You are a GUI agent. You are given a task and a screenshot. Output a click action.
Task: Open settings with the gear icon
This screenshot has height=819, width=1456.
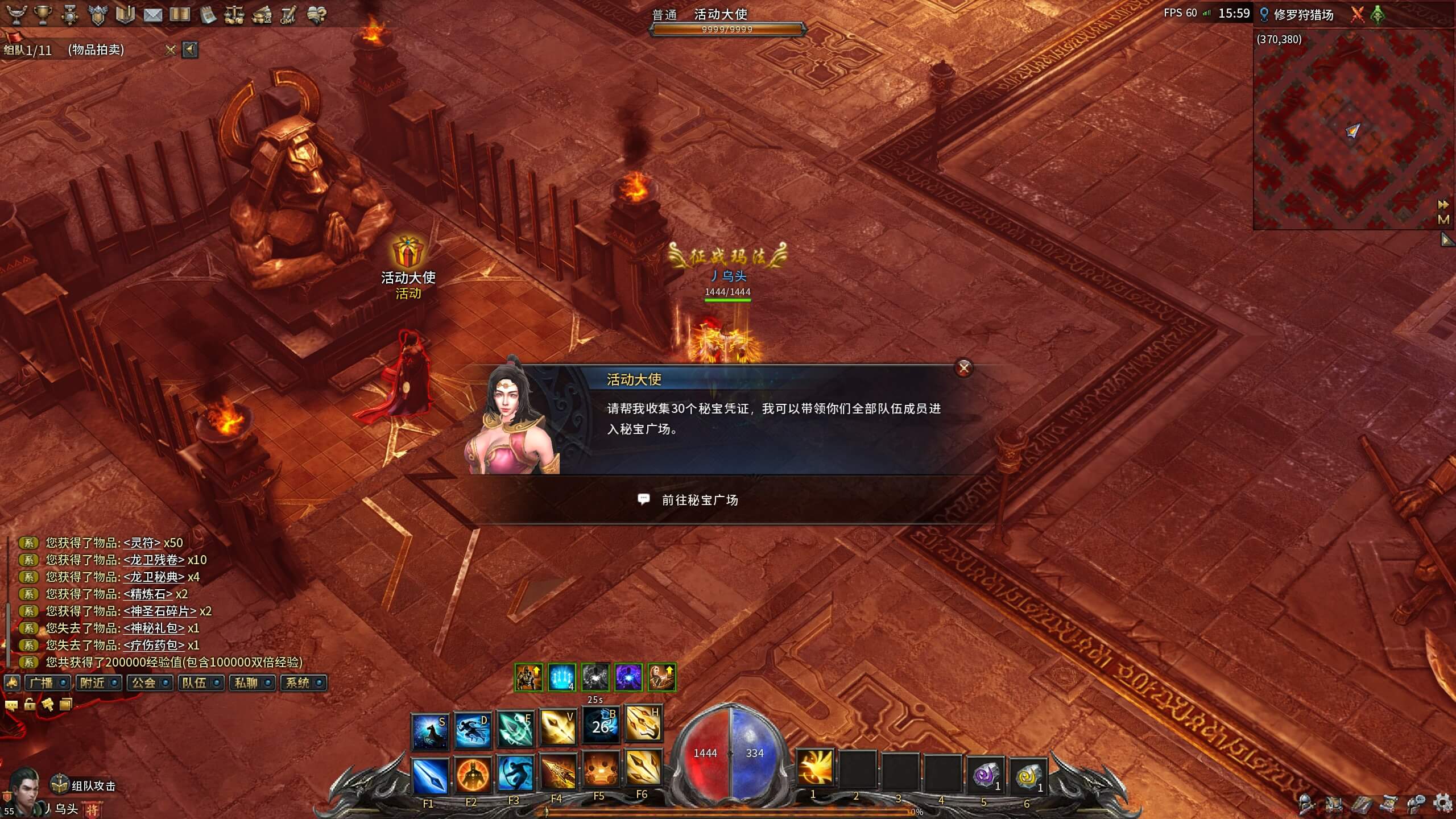pos(1443,804)
